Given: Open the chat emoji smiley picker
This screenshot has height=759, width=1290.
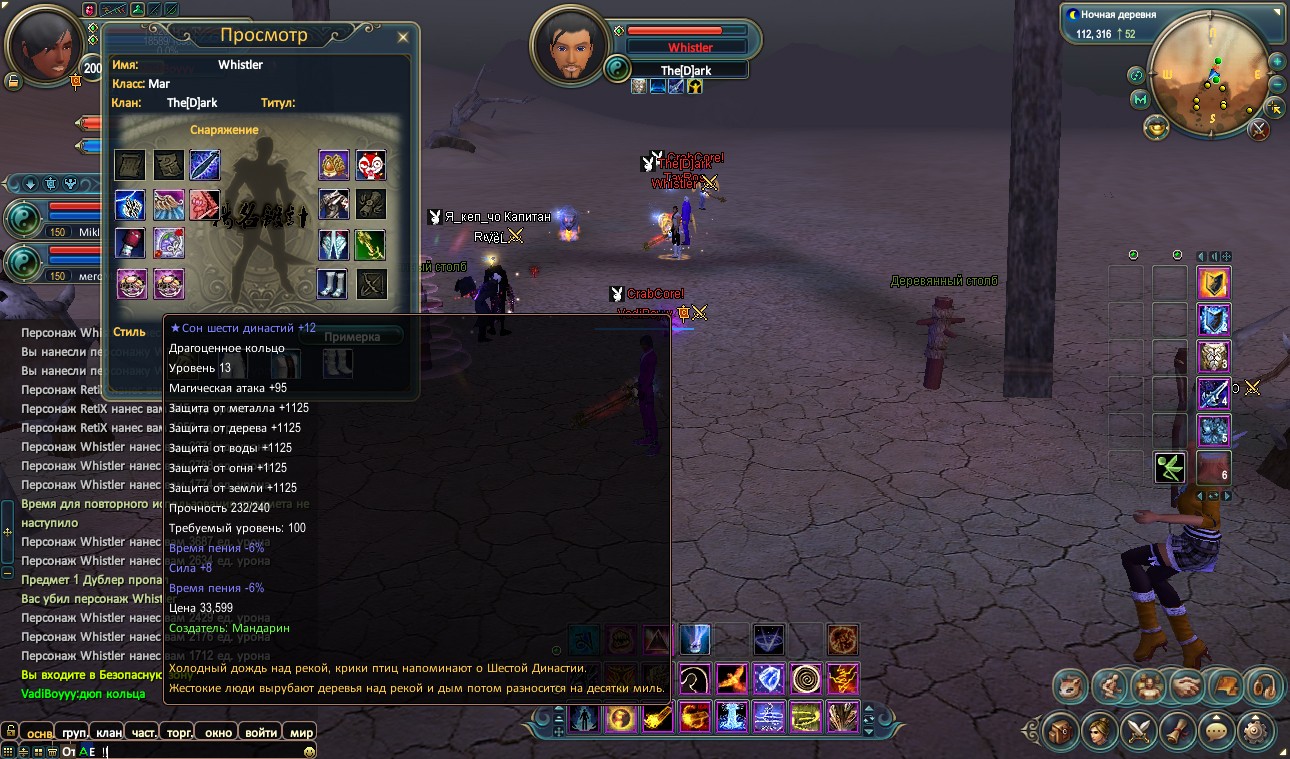Looking at the screenshot, I should pyautogui.click(x=310, y=751).
